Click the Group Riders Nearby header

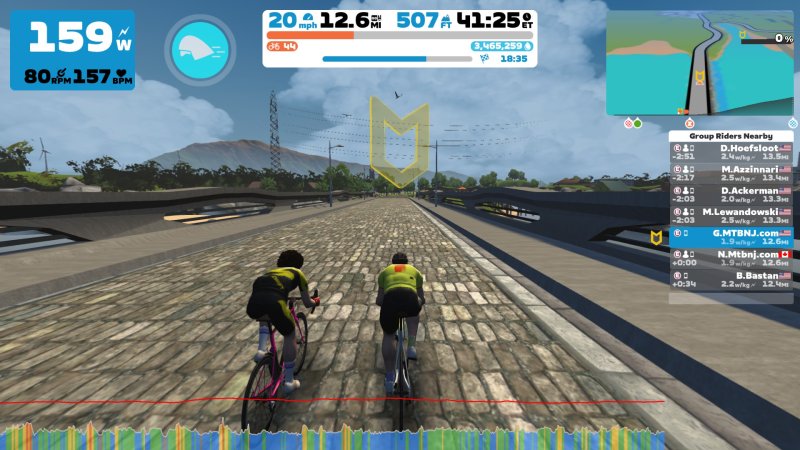(731, 135)
